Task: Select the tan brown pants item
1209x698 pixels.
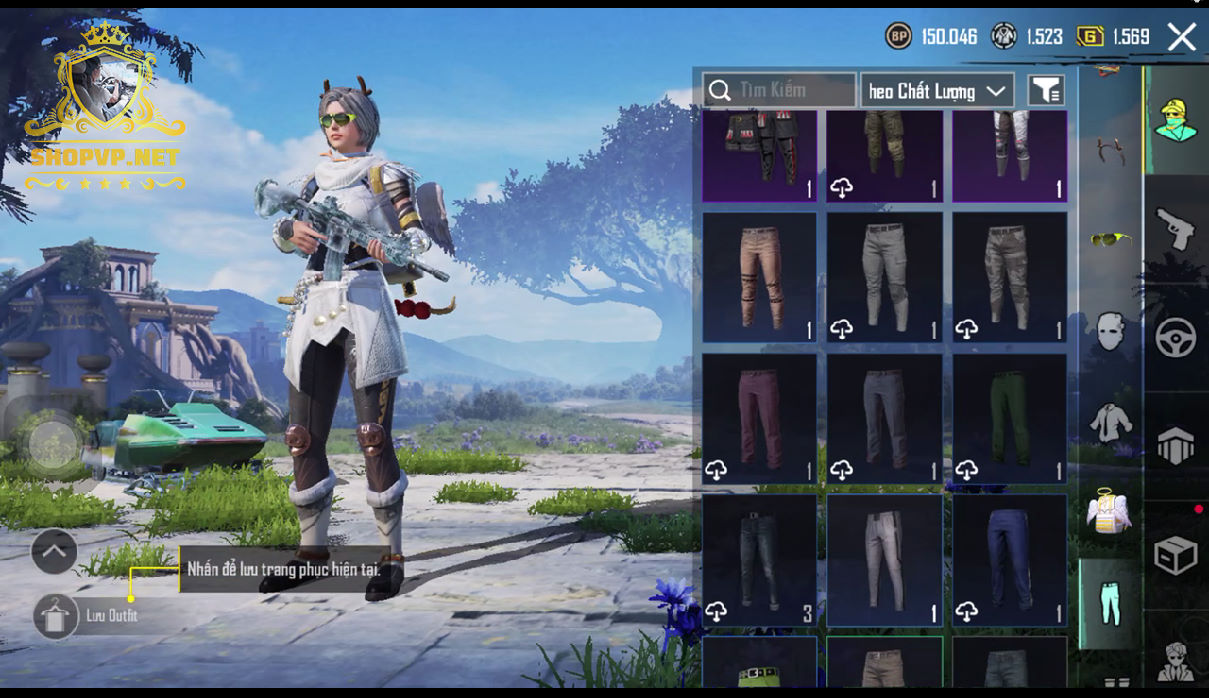Action: coord(760,277)
